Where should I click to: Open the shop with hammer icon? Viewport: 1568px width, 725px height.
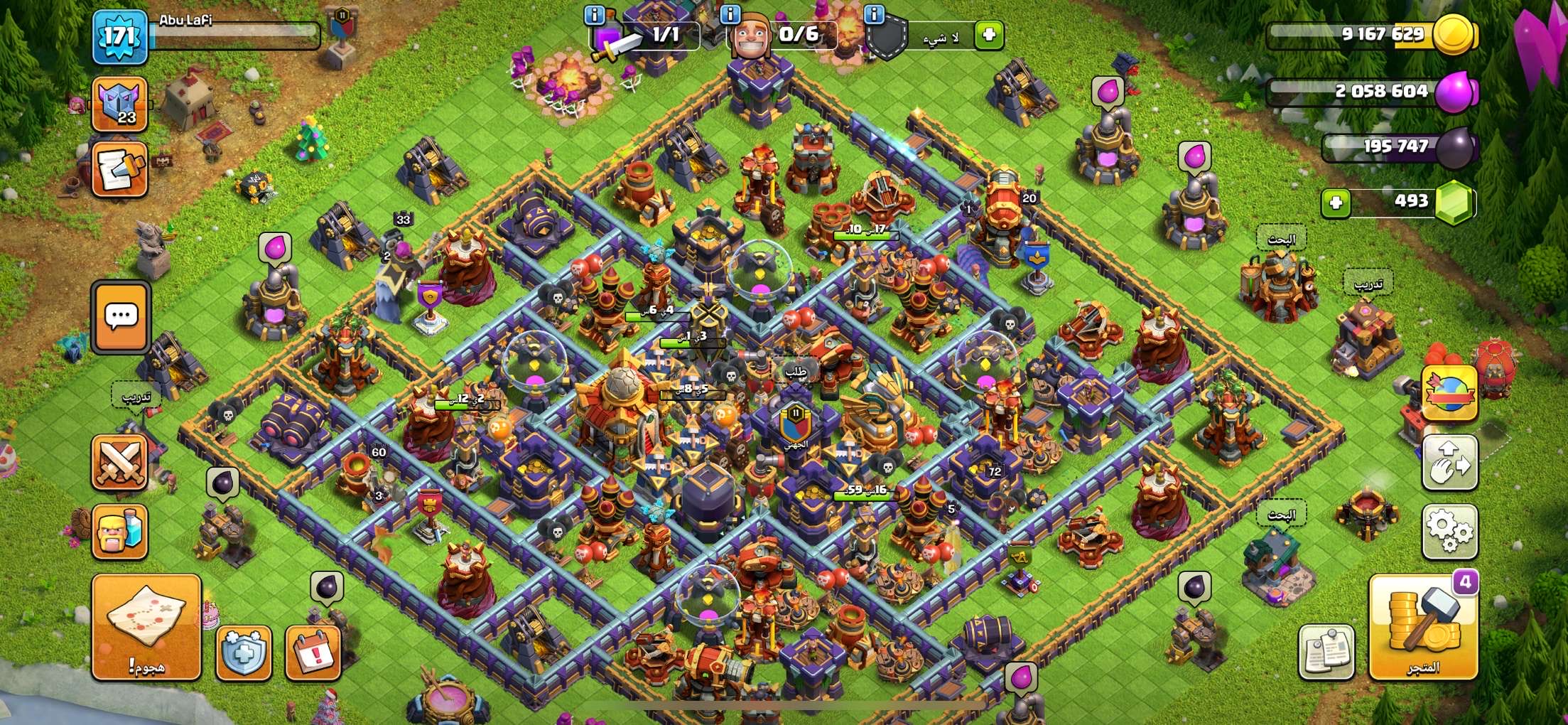tap(1423, 627)
